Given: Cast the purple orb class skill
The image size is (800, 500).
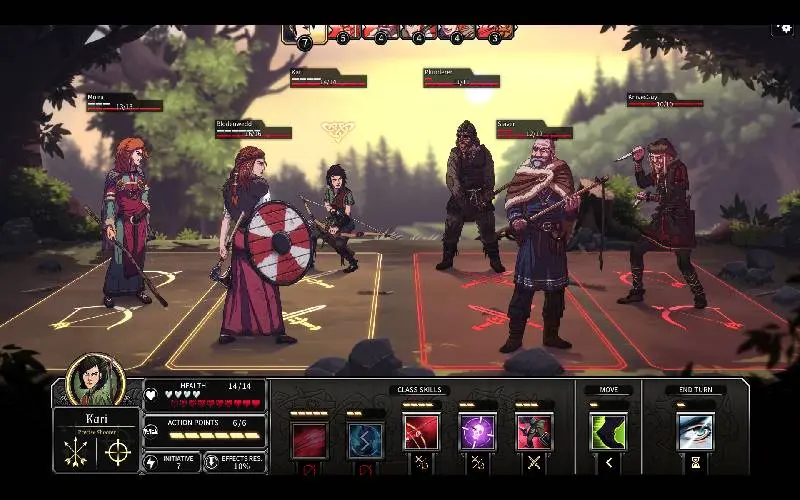Looking at the screenshot, I should 477,432.
